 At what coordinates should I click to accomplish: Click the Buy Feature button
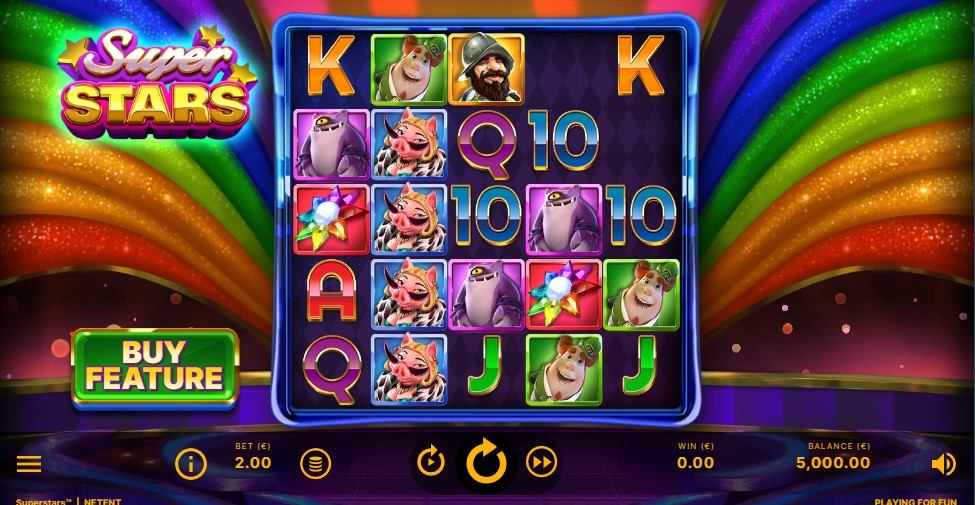tap(155, 366)
